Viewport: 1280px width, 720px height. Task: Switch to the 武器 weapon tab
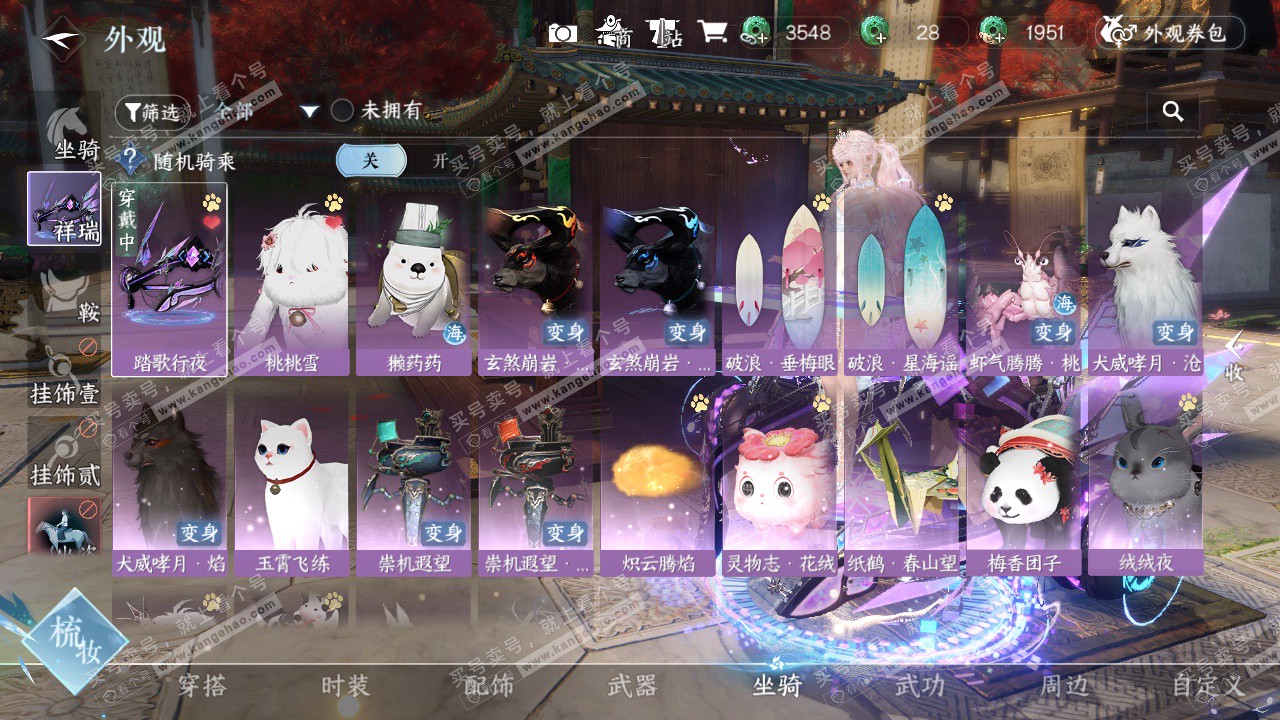(632, 686)
